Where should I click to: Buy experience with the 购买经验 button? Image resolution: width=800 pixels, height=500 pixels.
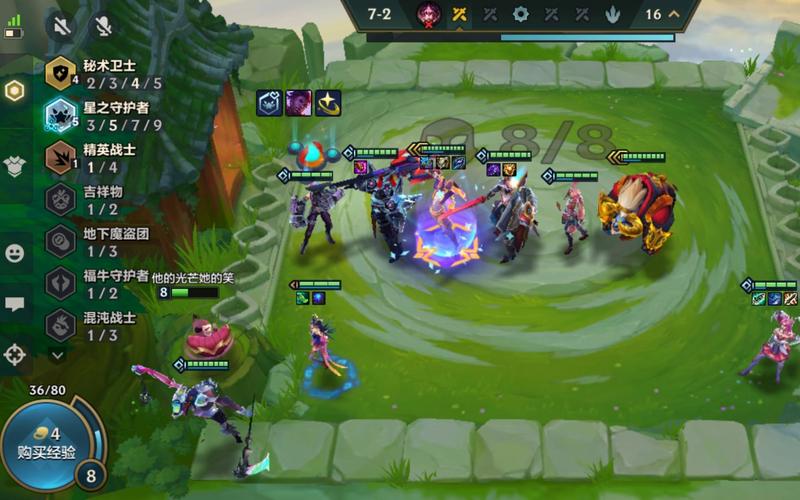coord(45,443)
